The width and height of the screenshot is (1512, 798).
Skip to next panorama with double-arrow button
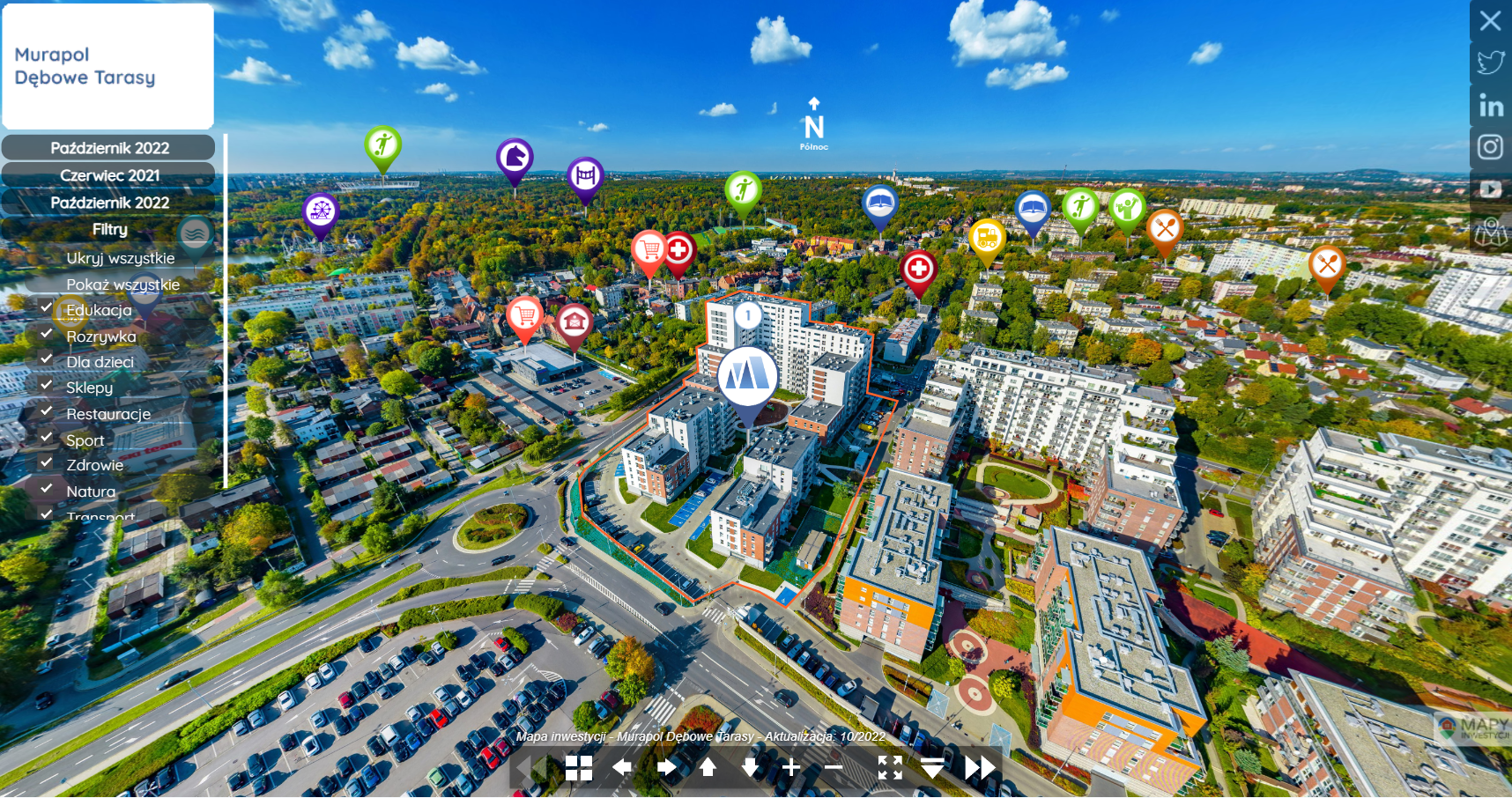(979, 768)
